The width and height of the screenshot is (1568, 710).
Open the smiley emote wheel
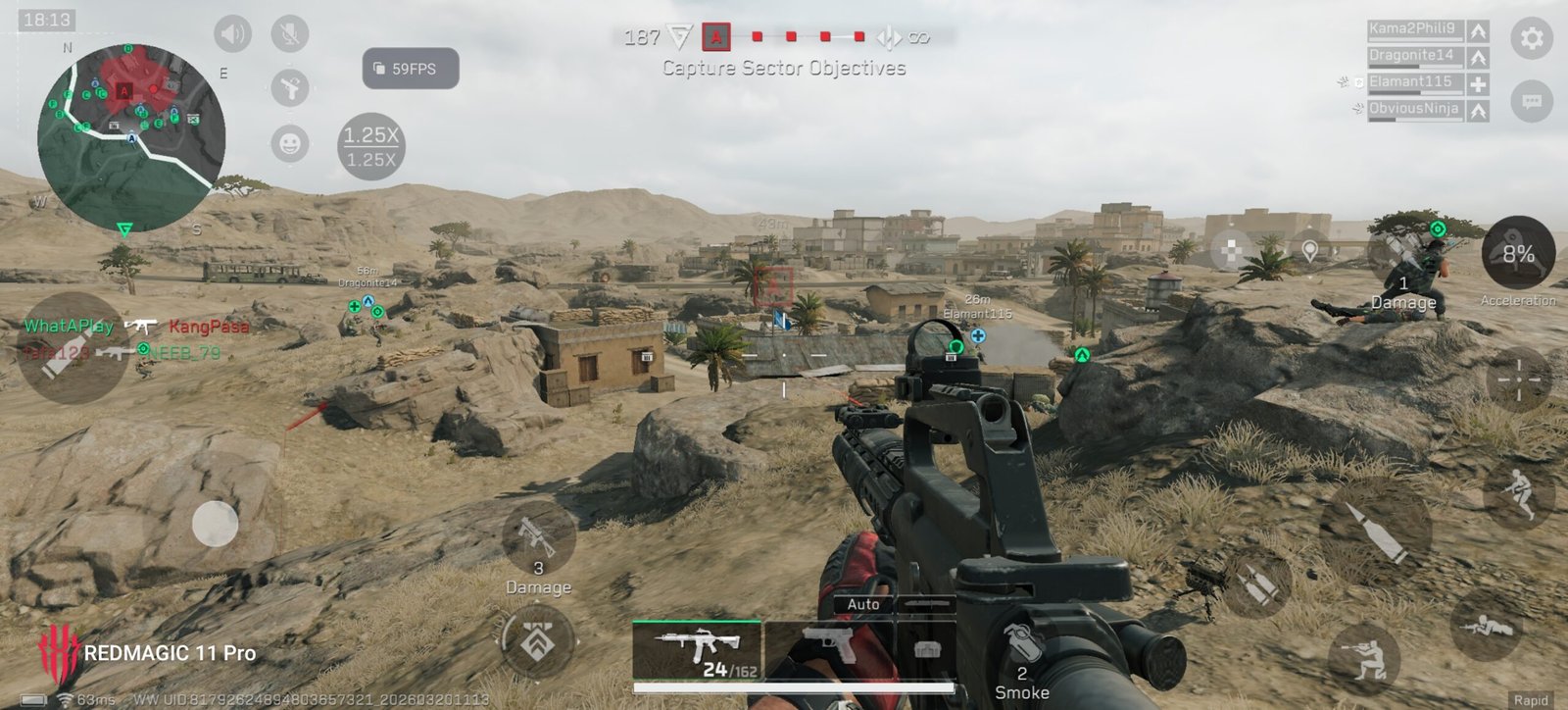(x=289, y=144)
